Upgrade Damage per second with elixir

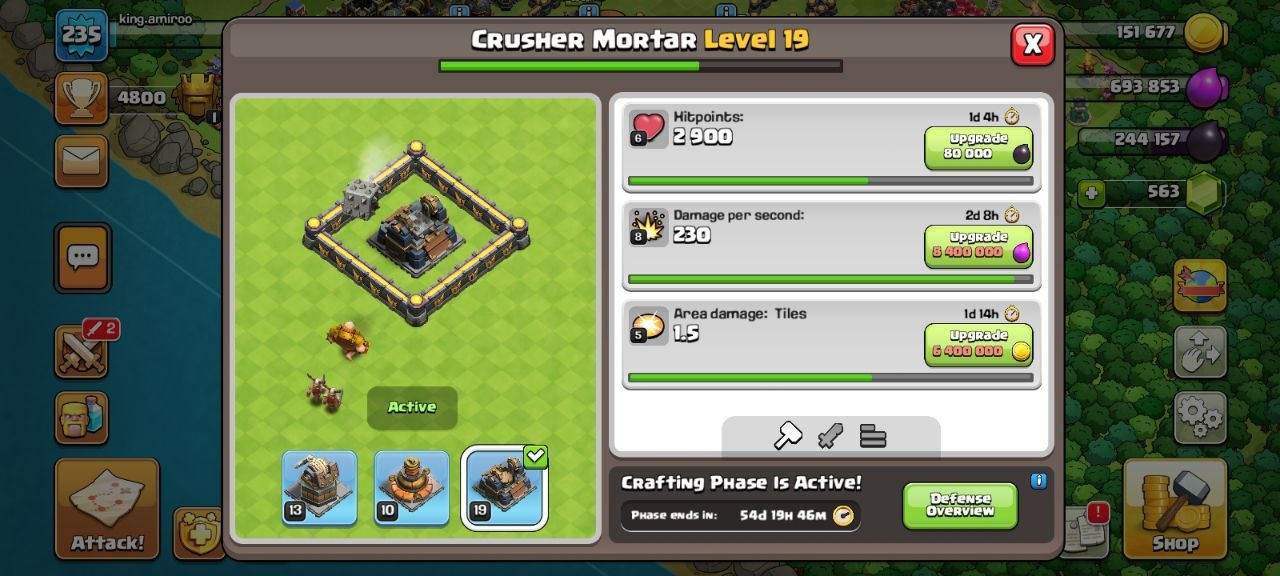[978, 246]
